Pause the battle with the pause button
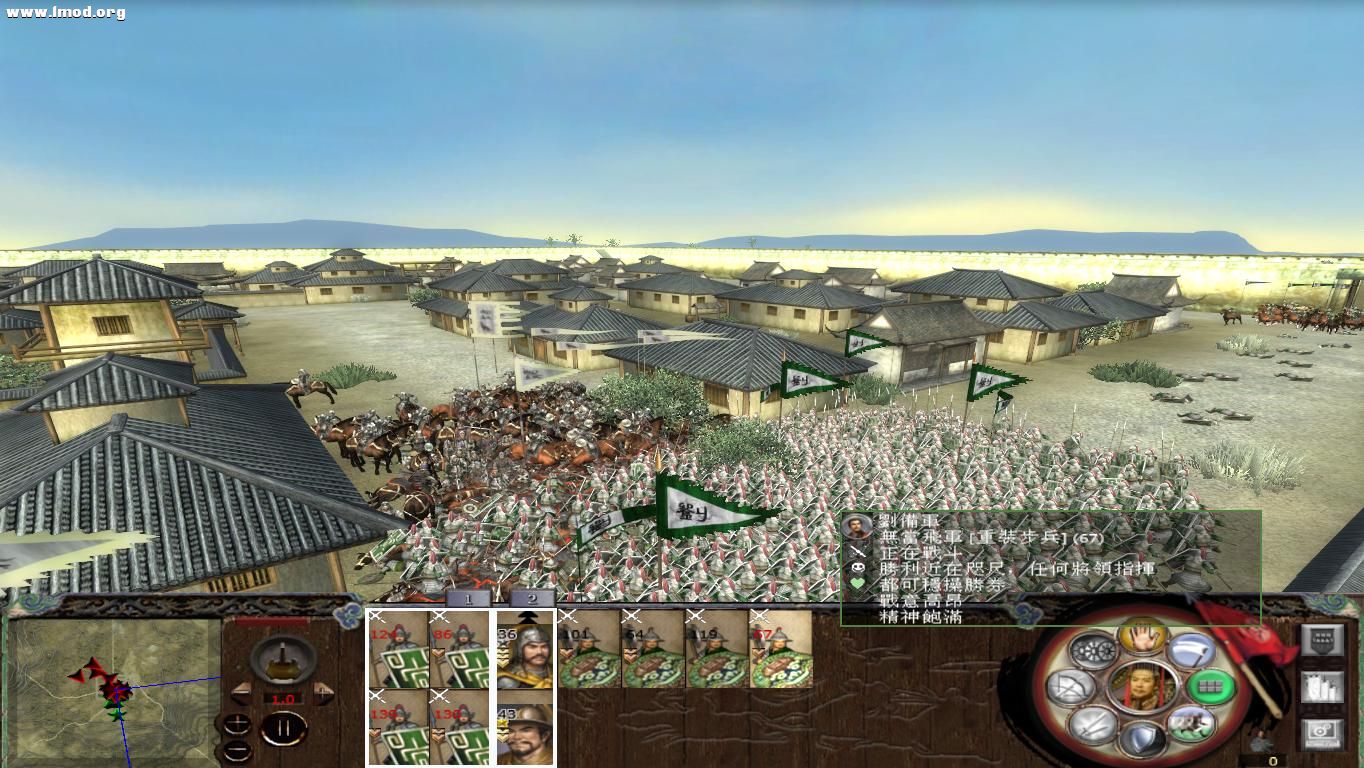Screen dimensions: 1364x768 pyautogui.click(x=284, y=726)
